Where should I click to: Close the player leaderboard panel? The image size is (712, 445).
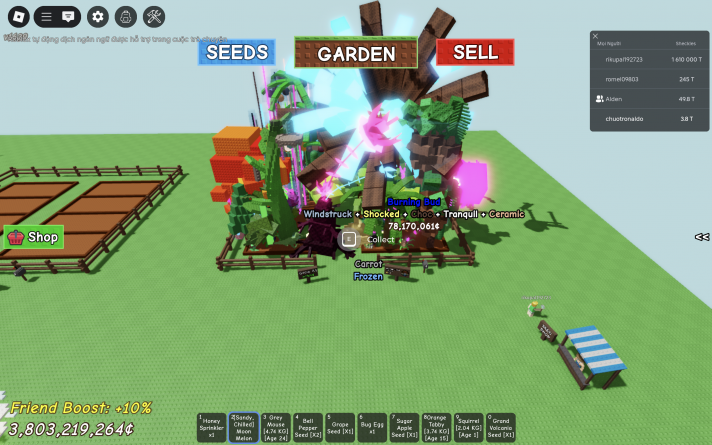coord(596,36)
